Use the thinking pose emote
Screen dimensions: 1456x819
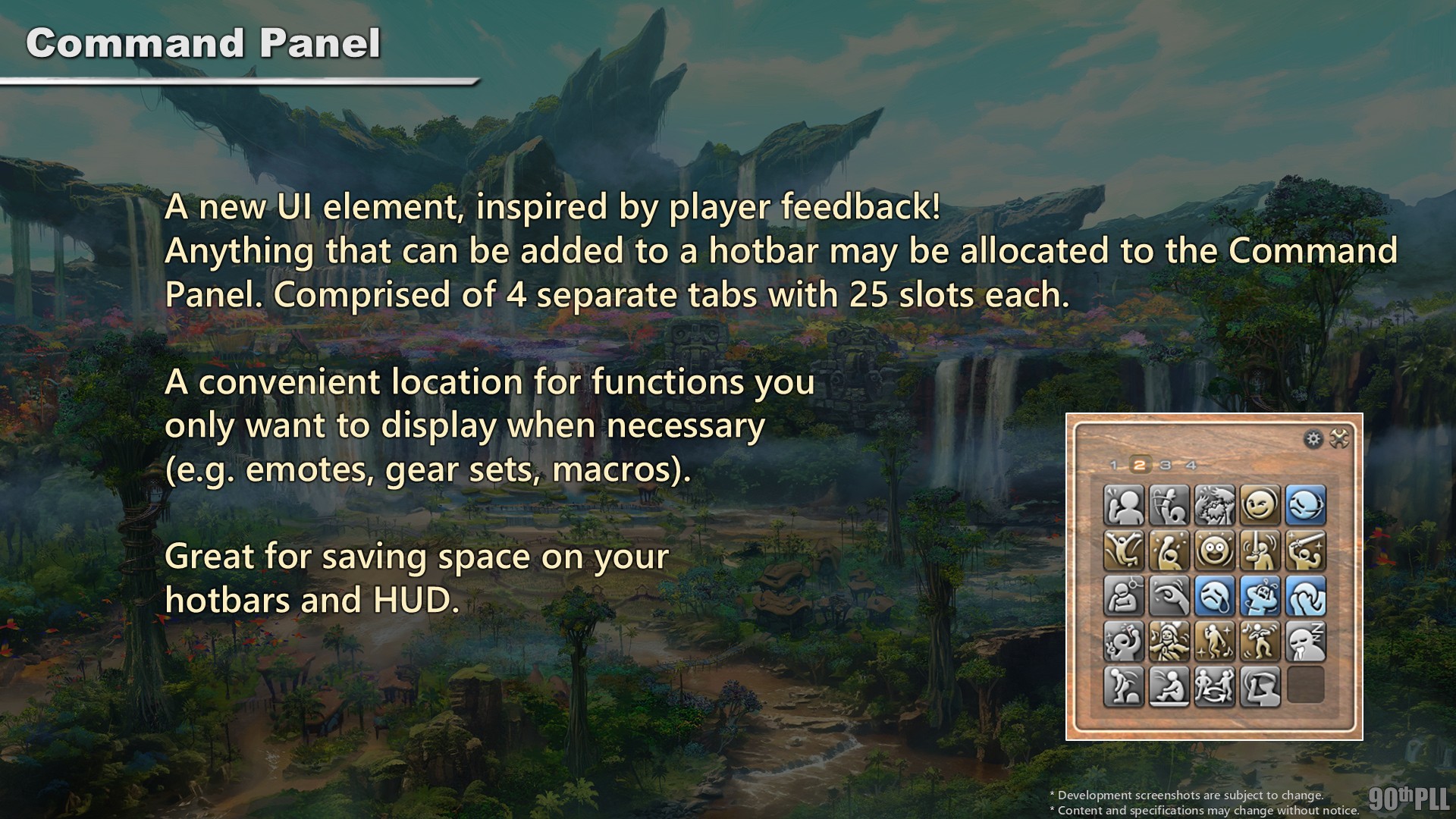pyautogui.click(x=1123, y=596)
